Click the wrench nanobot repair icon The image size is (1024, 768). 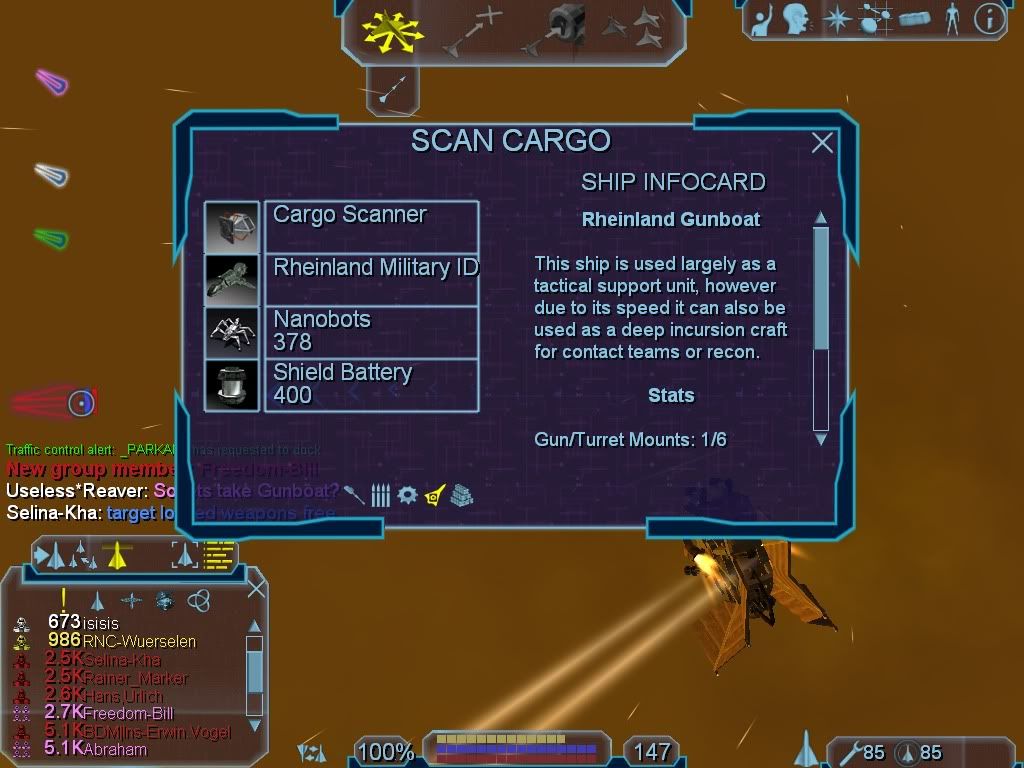[x=847, y=752]
